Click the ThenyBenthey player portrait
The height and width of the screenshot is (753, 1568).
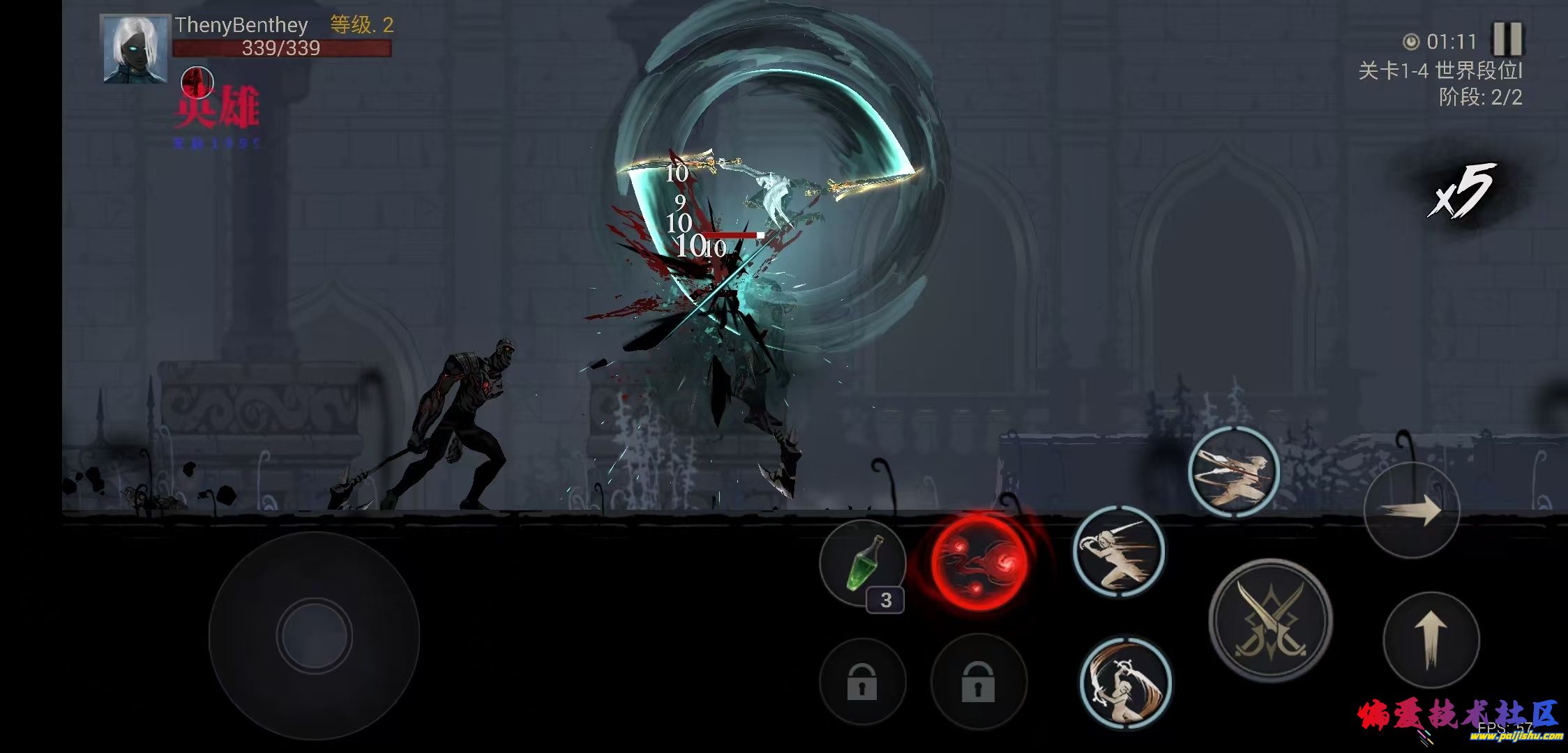135,49
